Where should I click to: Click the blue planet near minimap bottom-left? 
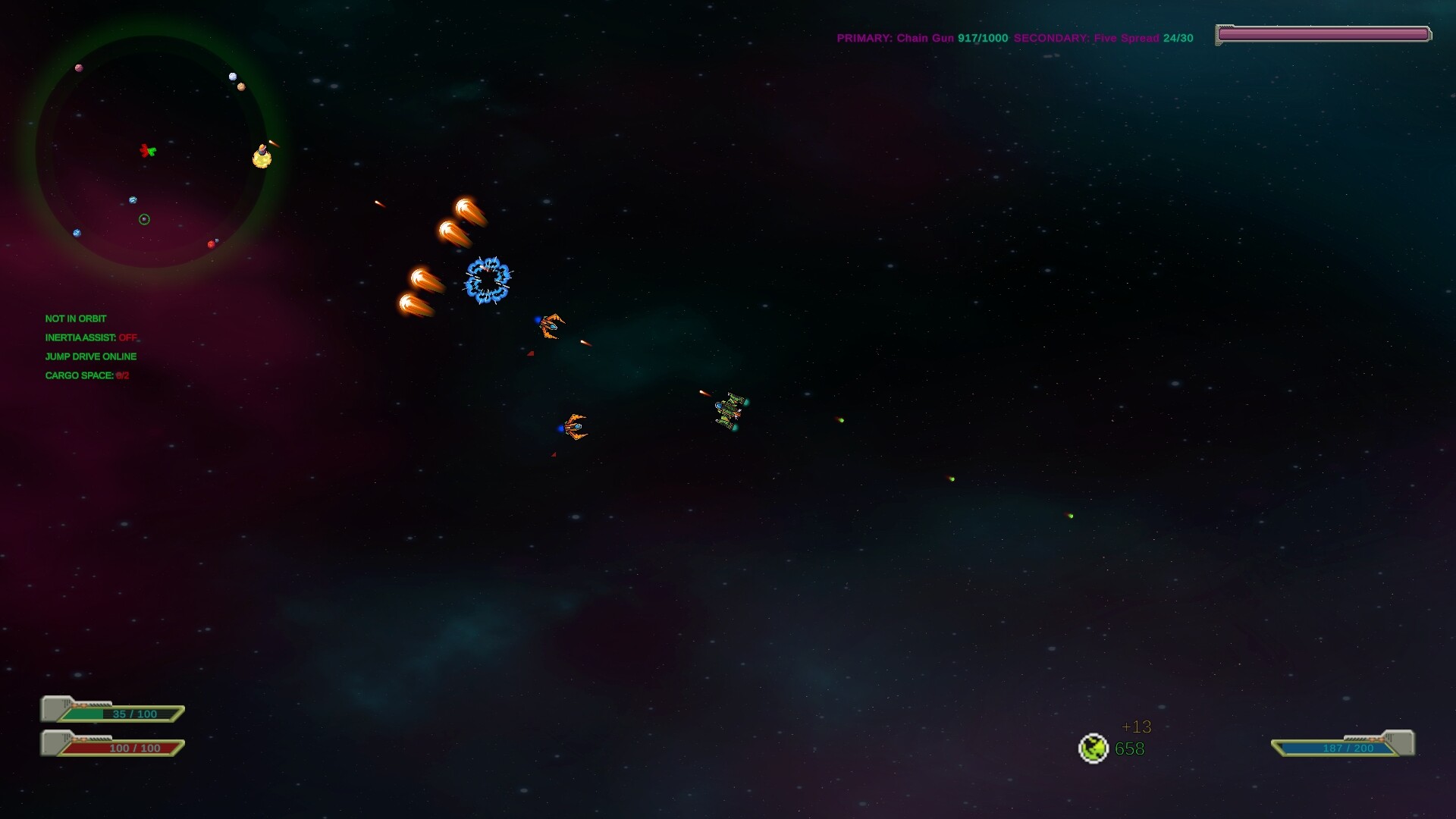point(75,233)
